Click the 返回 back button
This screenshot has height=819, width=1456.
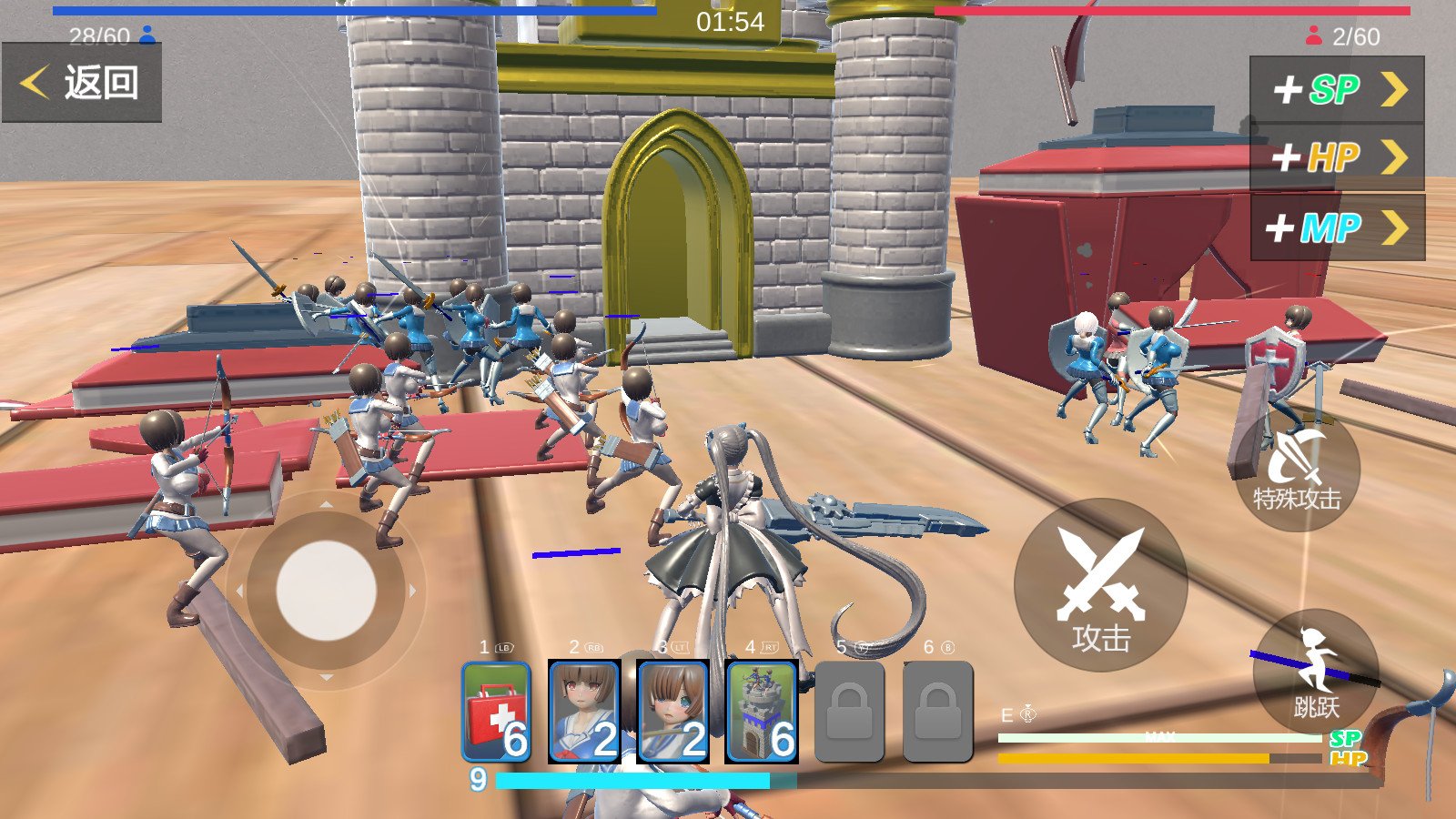pos(82,83)
